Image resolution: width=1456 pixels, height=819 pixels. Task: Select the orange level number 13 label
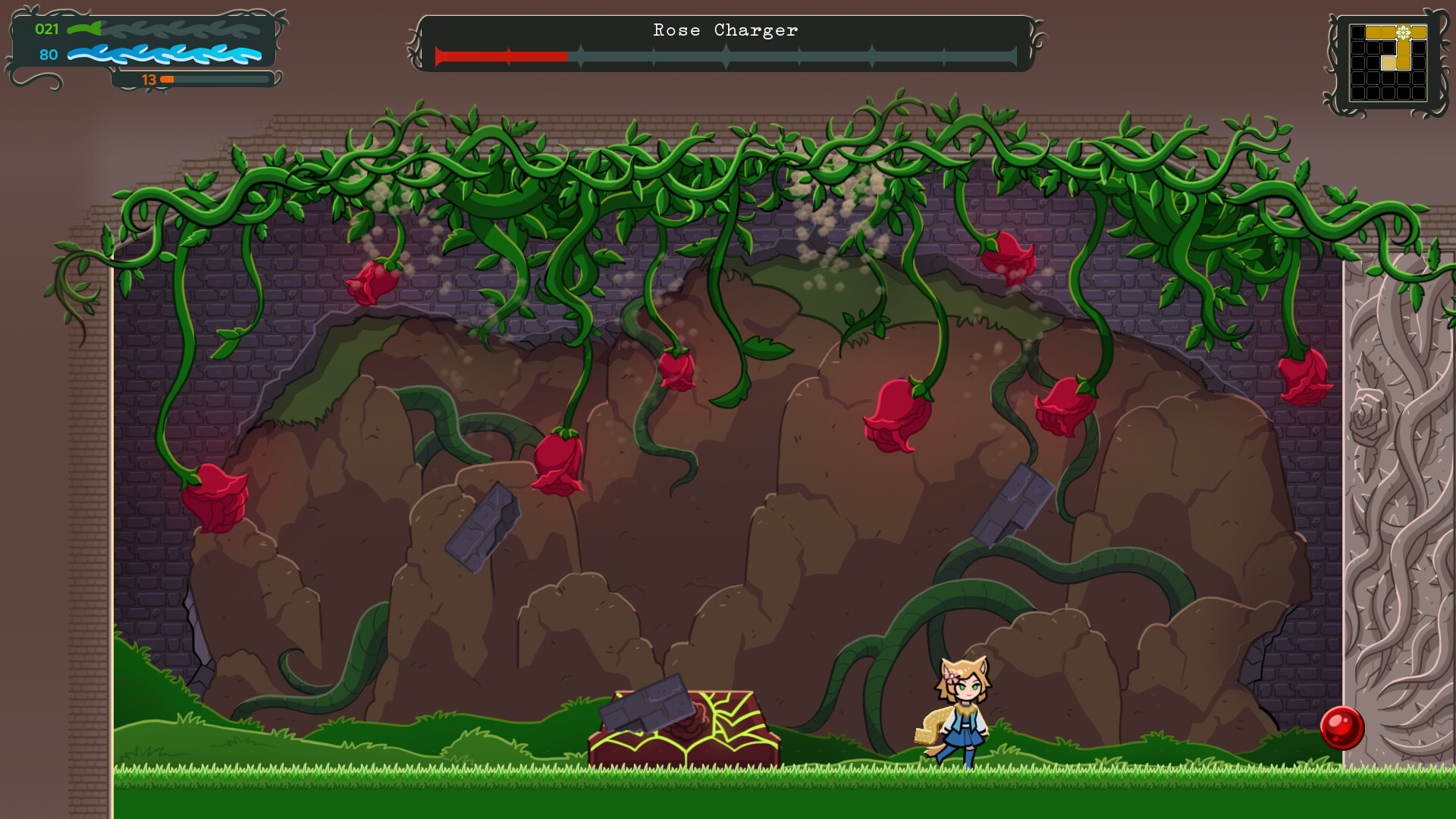click(x=149, y=78)
